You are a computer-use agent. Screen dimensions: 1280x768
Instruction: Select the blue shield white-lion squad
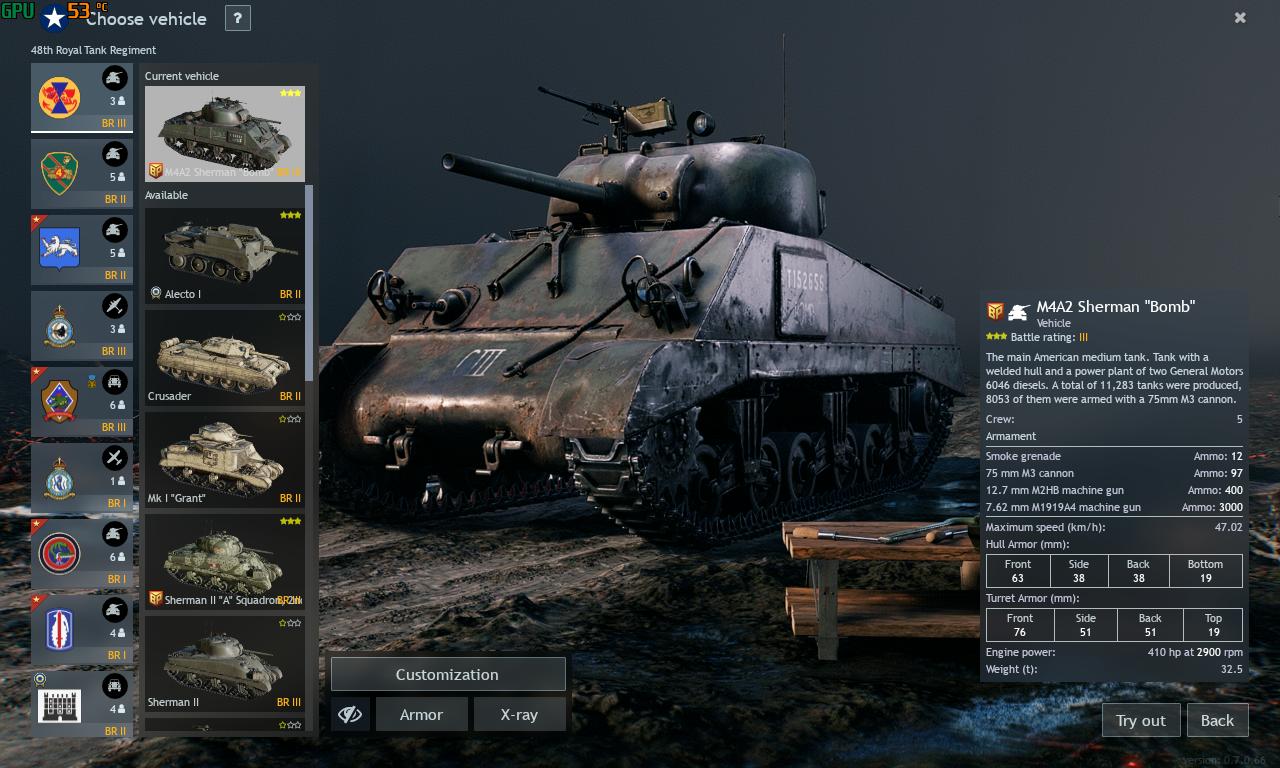(x=81, y=250)
